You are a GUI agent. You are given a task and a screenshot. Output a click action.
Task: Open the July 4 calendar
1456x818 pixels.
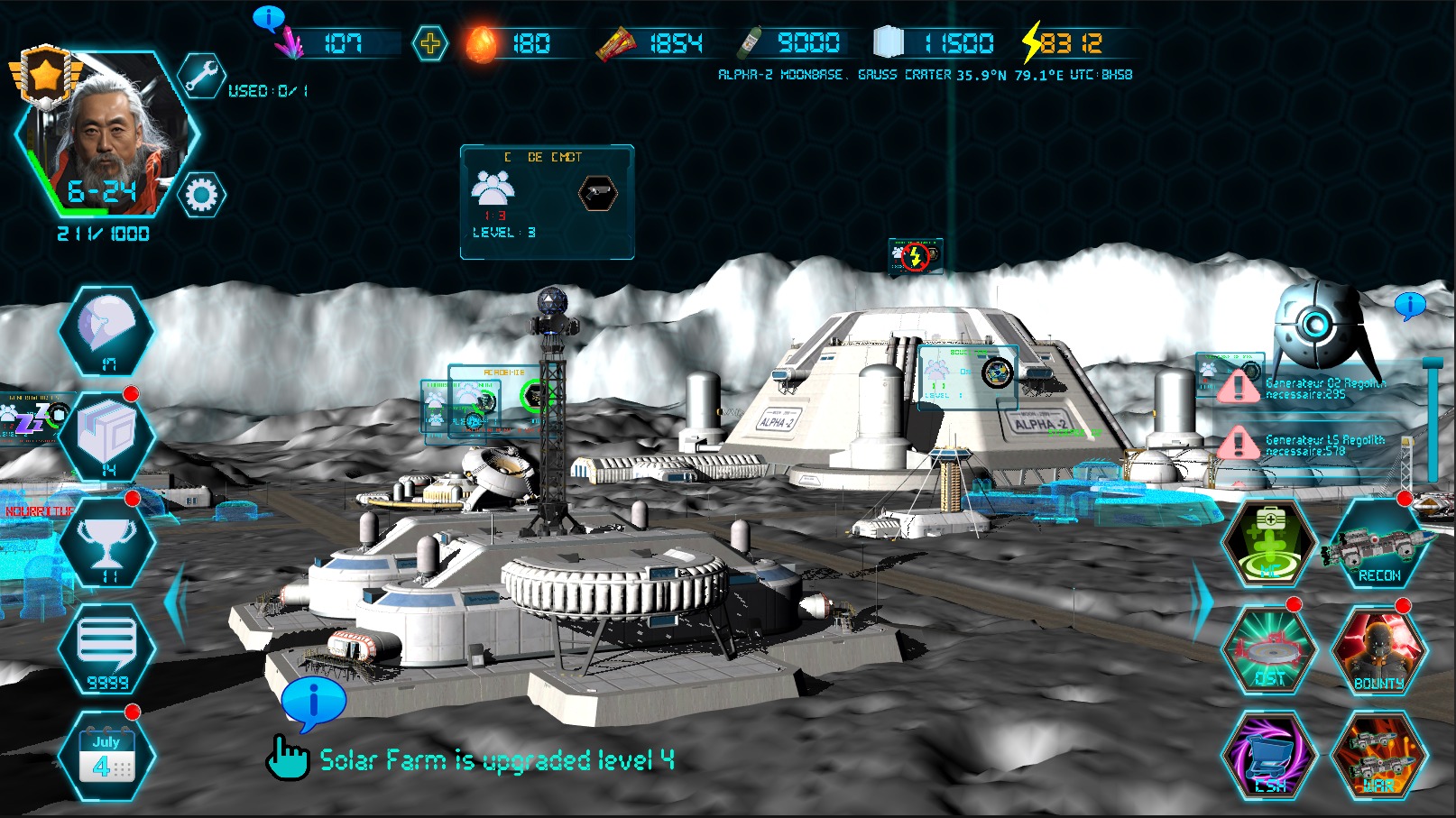pyautogui.click(x=106, y=756)
